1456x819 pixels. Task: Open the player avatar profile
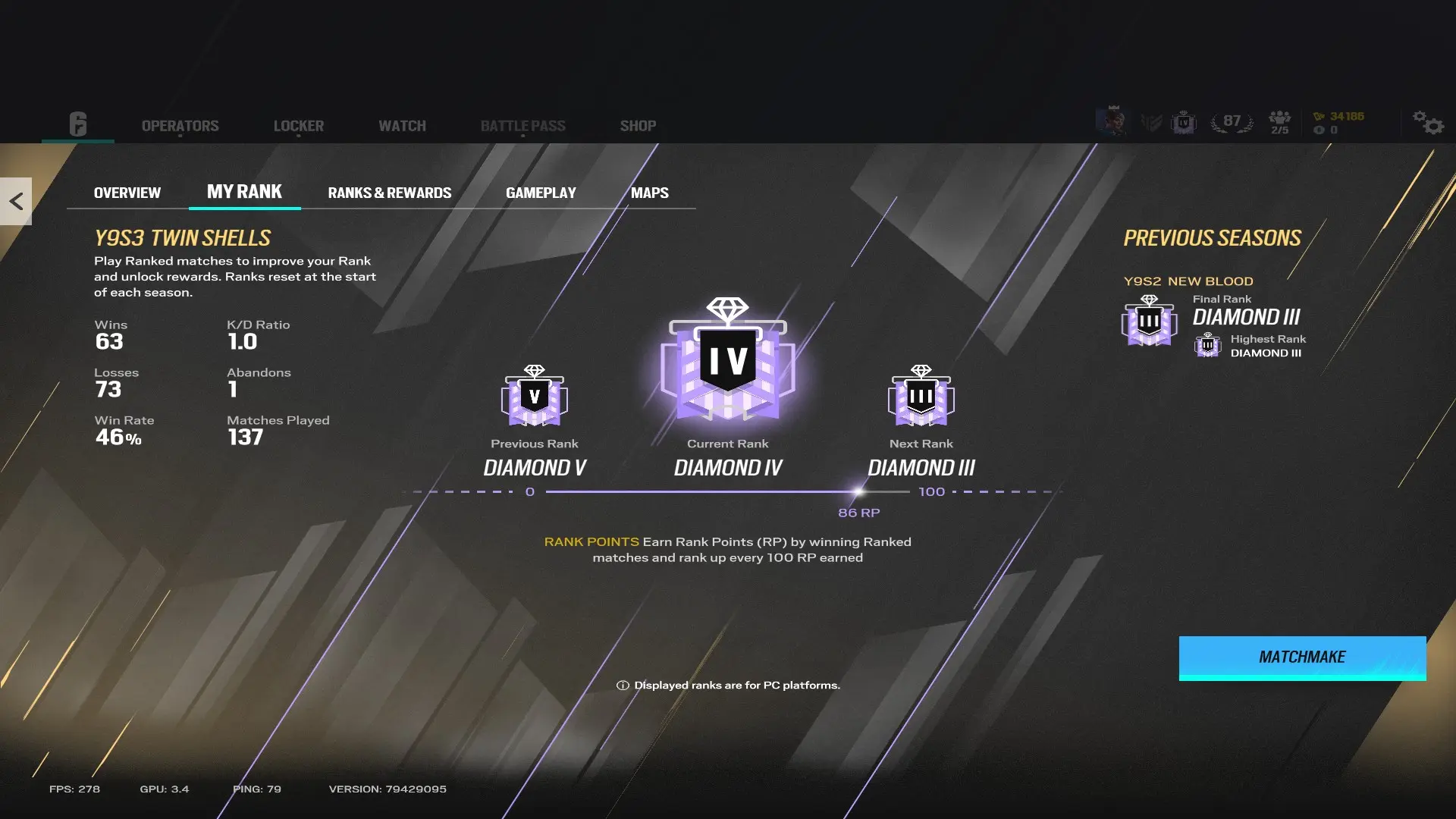[x=1113, y=120]
